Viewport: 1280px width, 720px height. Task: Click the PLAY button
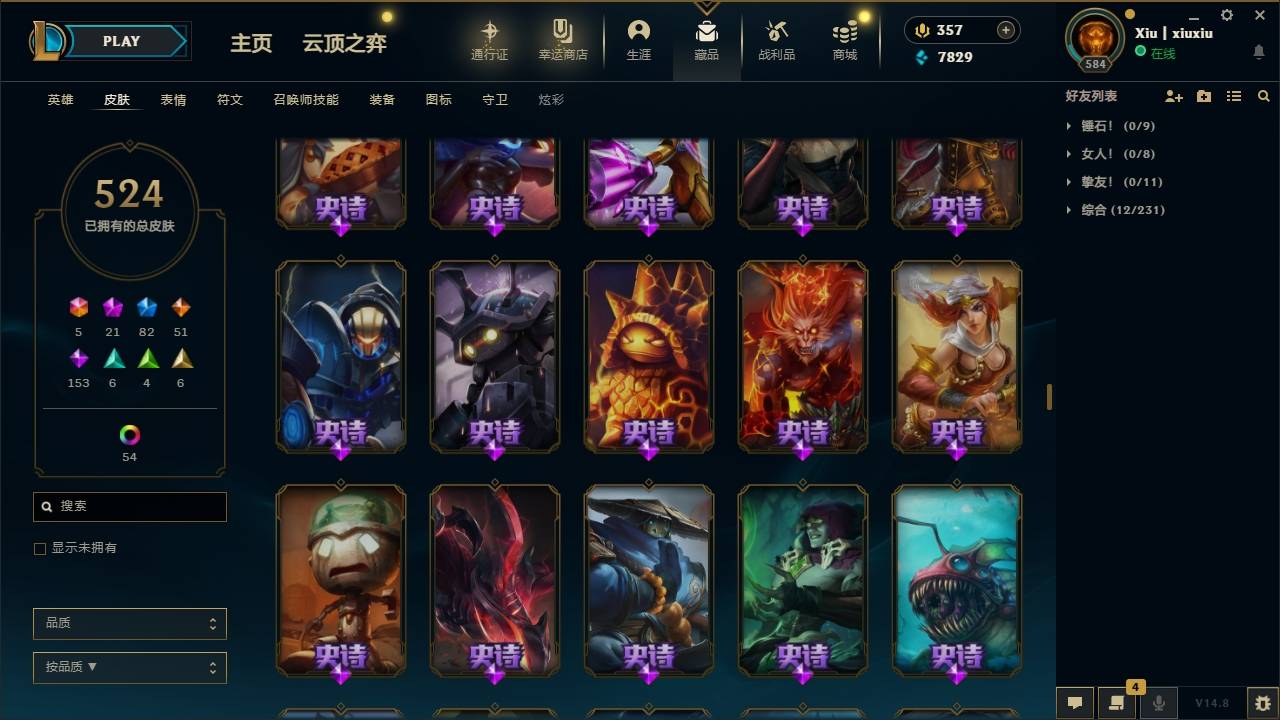pyautogui.click(x=121, y=41)
